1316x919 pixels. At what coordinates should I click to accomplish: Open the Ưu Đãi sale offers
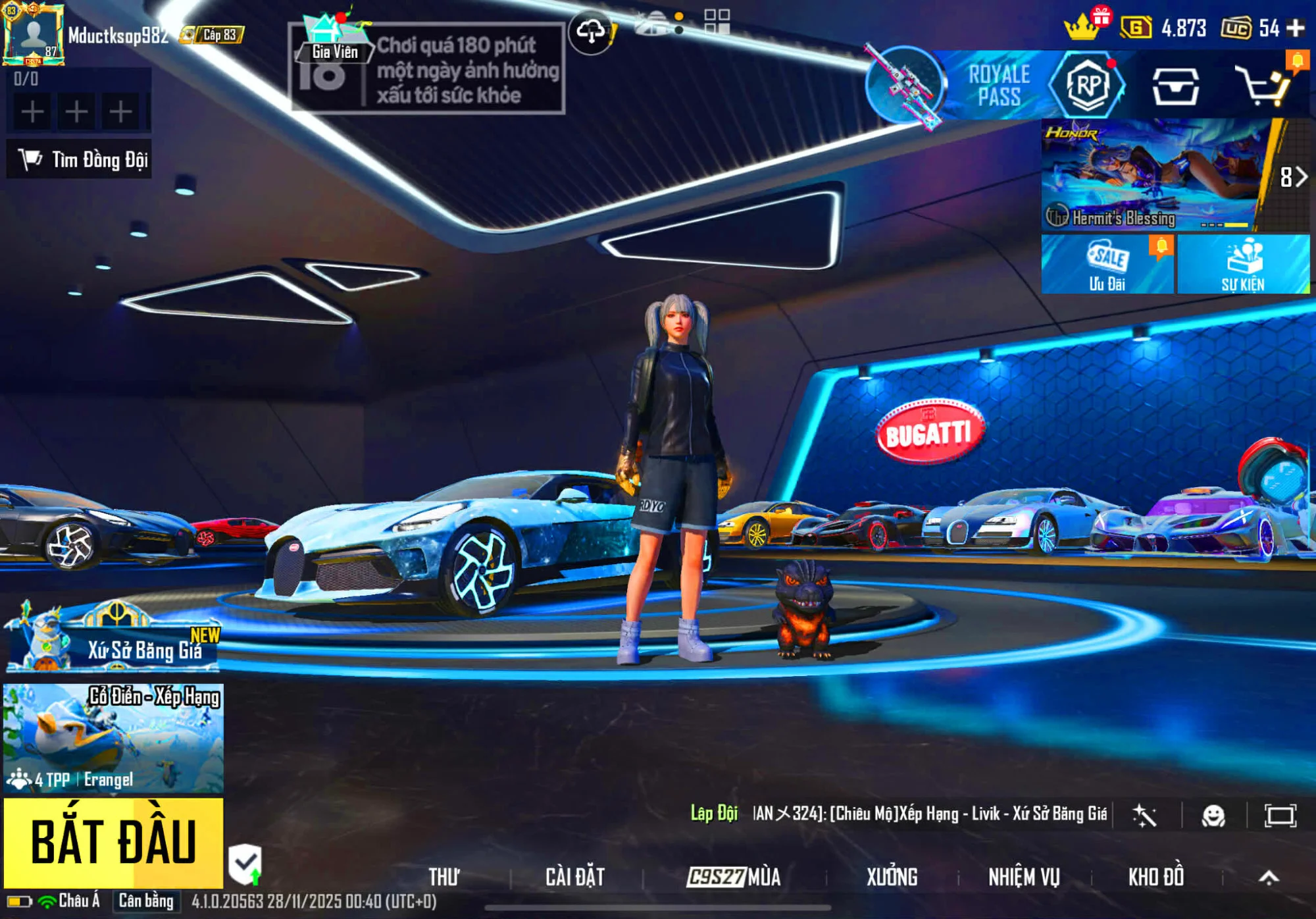tap(1107, 265)
